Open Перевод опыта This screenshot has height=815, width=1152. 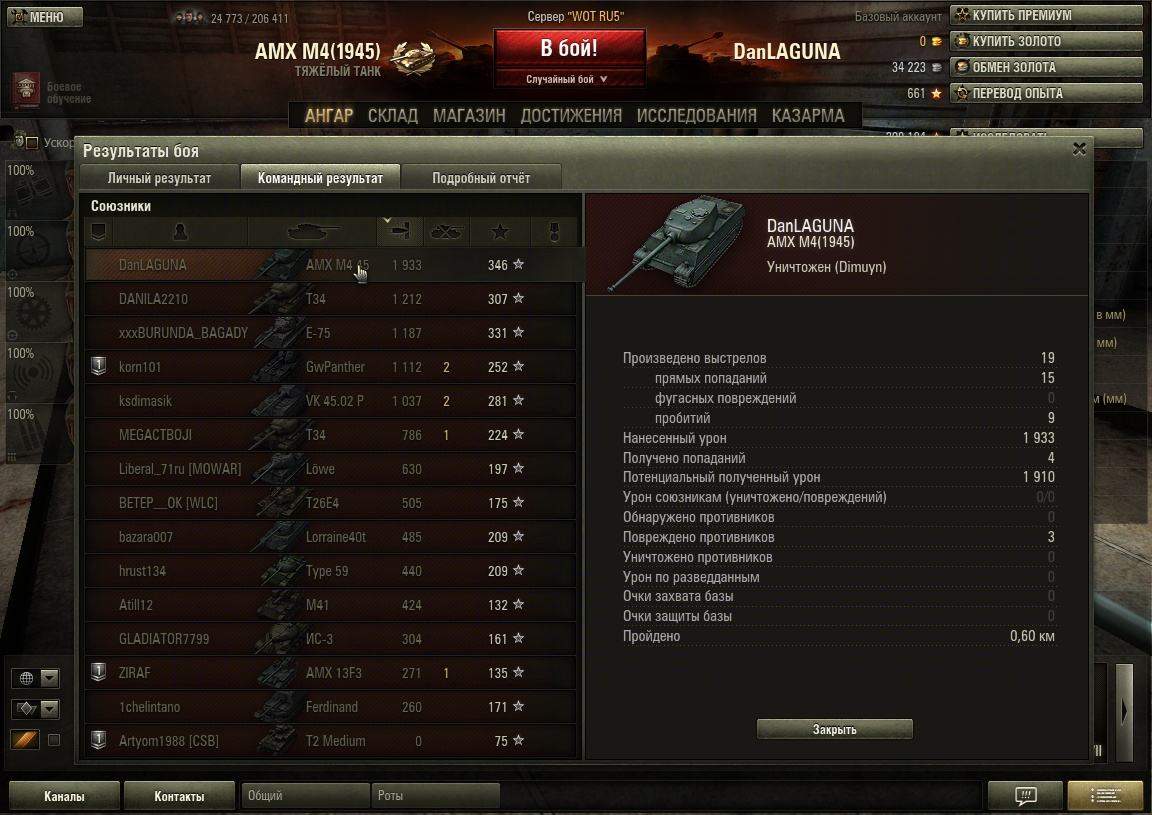[1045, 94]
